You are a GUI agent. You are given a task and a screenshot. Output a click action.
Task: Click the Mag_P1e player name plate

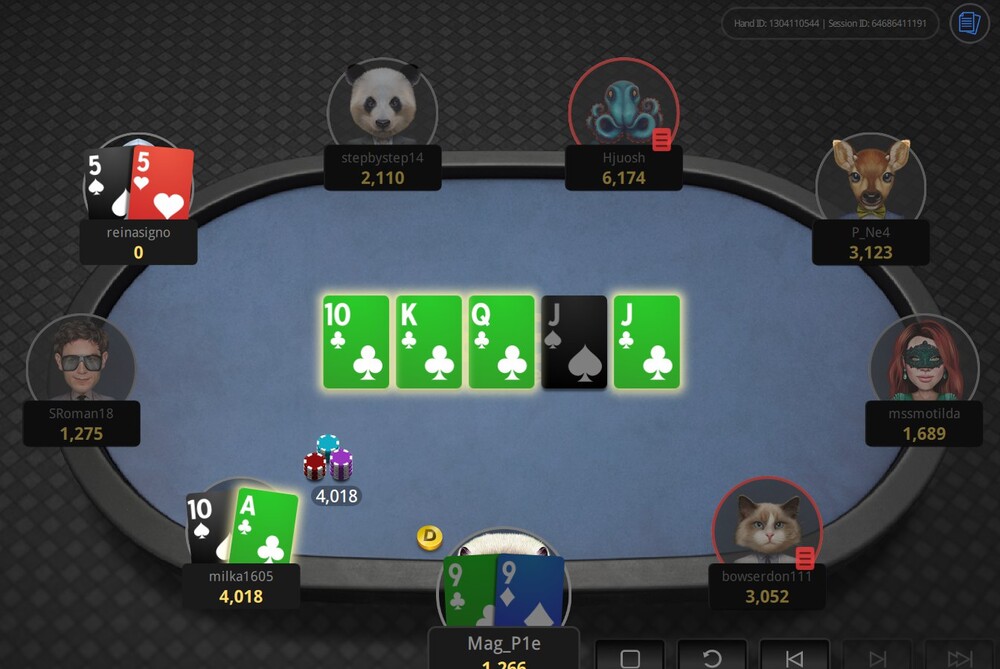504,646
